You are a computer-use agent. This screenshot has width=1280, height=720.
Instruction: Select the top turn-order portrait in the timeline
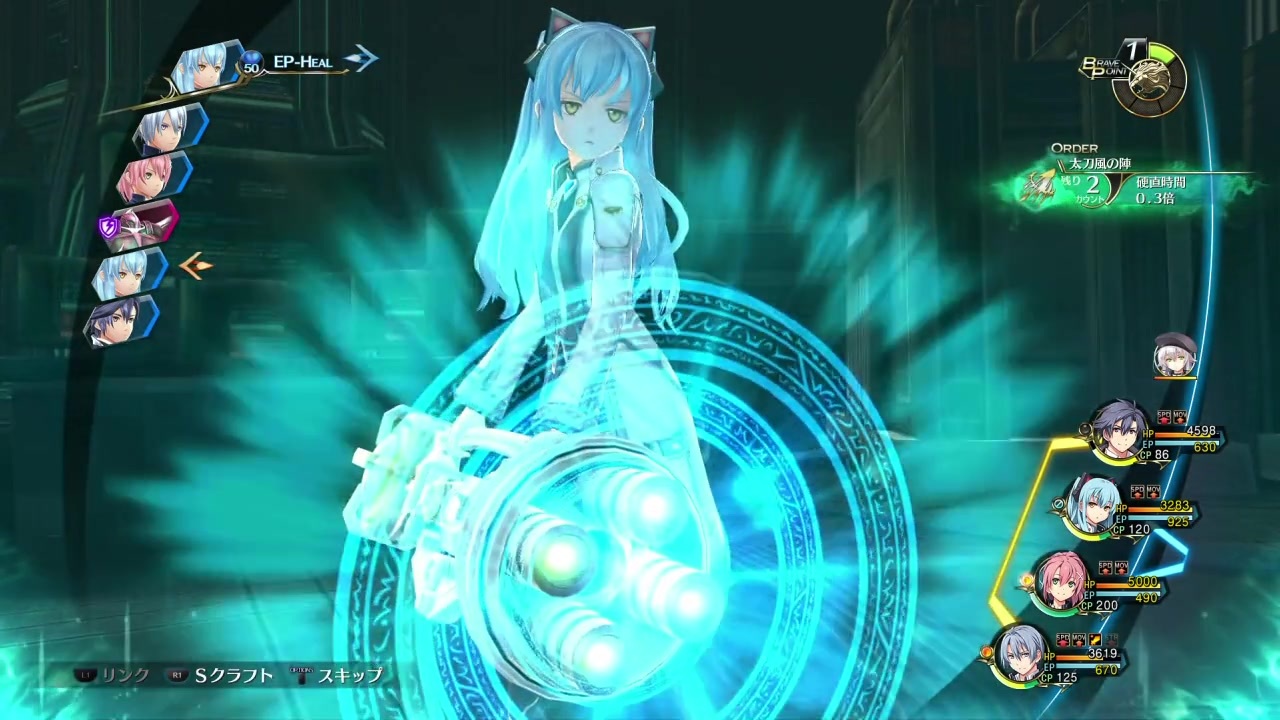click(x=205, y=65)
